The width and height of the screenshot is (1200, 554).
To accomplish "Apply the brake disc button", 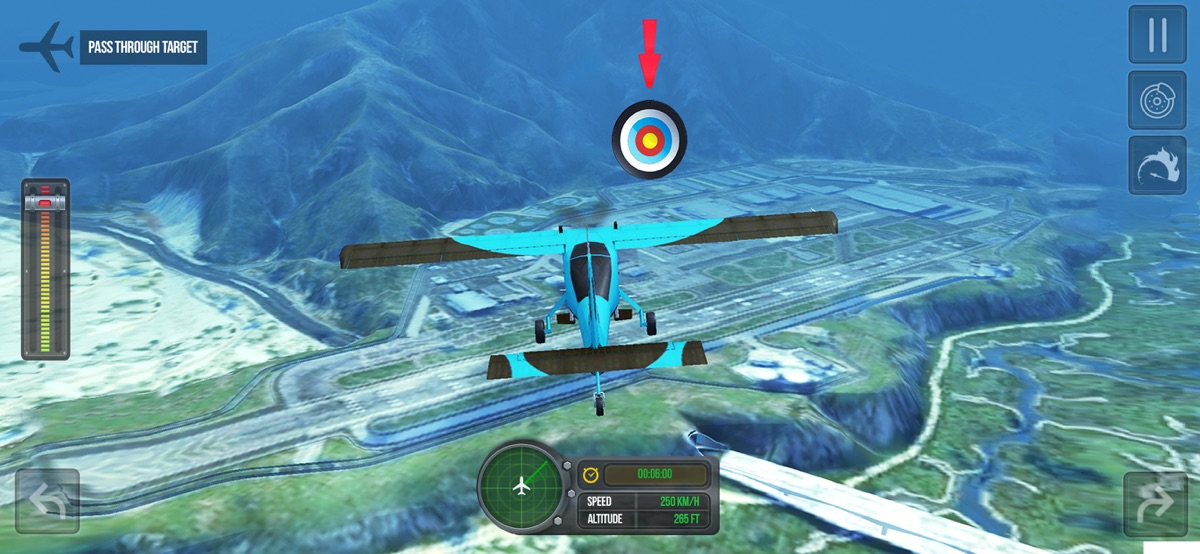I will [1157, 100].
